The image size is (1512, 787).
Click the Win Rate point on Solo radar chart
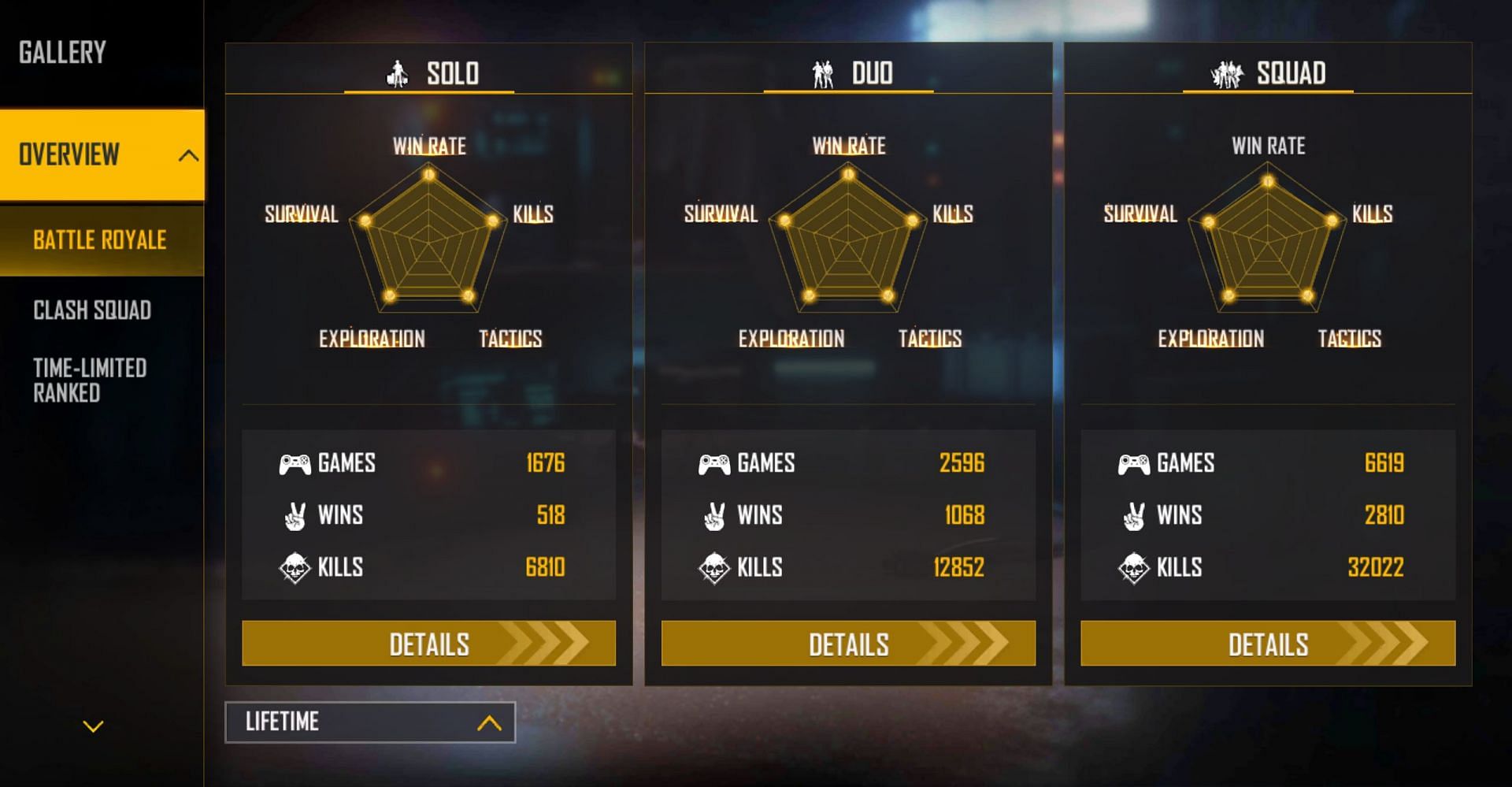click(x=428, y=175)
